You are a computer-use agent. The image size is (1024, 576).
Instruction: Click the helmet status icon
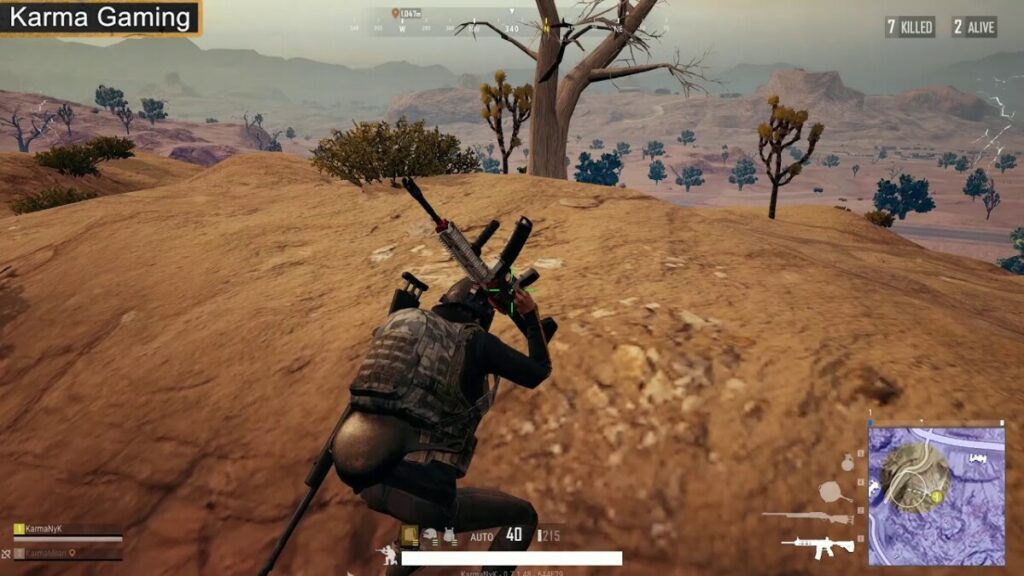(430, 536)
